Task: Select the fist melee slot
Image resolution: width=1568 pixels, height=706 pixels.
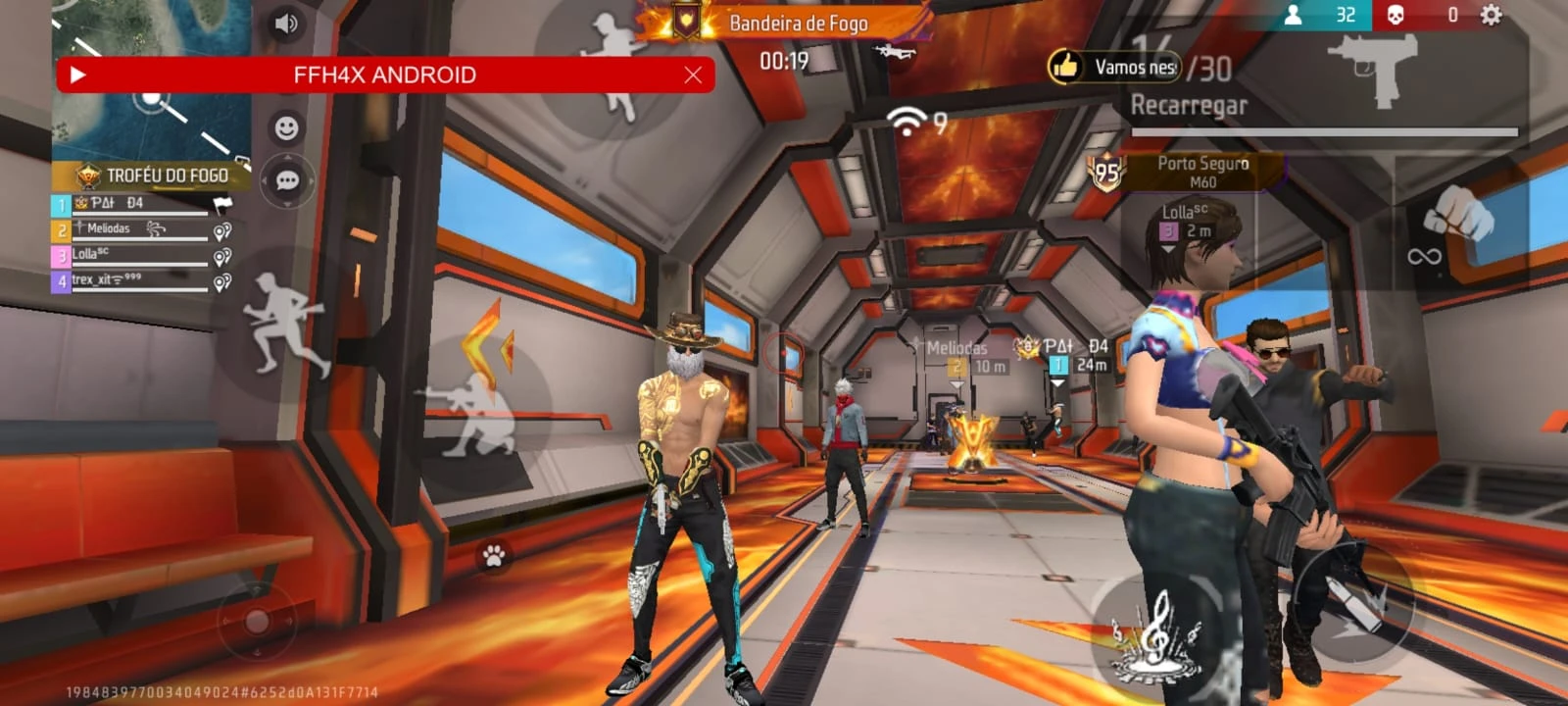Action: 1459,211
